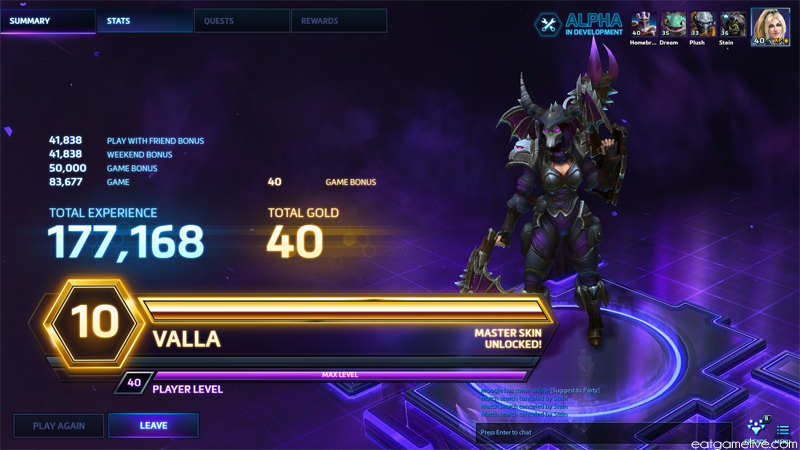This screenshot has height=450, width=800.
Task: Select Homebr... party member portrait
Action: point(643,24)
